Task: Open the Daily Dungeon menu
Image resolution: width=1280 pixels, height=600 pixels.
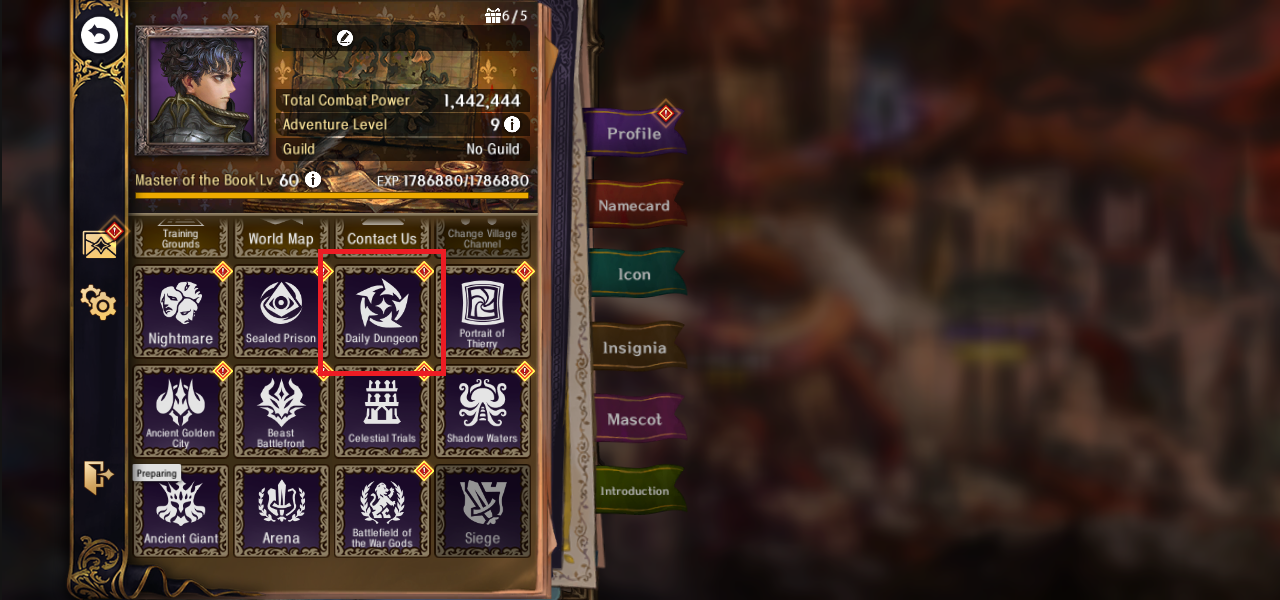Action: point(381,312)
